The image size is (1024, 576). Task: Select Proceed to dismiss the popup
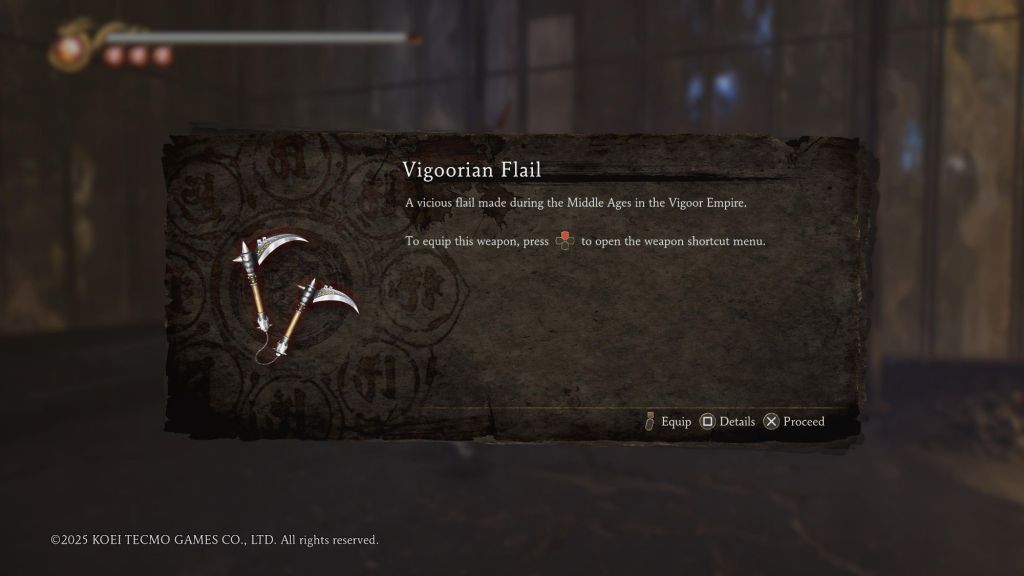tap(795, 422)
